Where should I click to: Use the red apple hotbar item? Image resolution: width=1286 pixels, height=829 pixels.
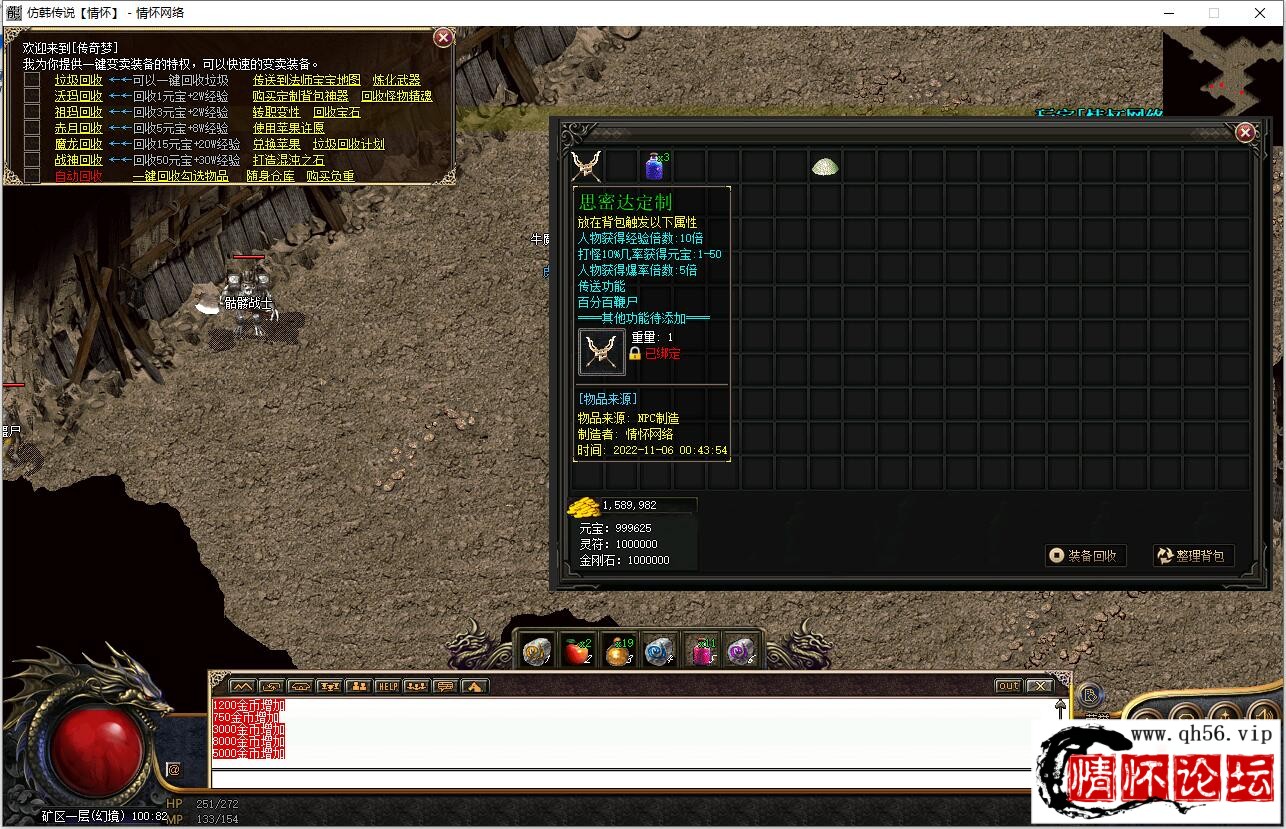point(576,652)
